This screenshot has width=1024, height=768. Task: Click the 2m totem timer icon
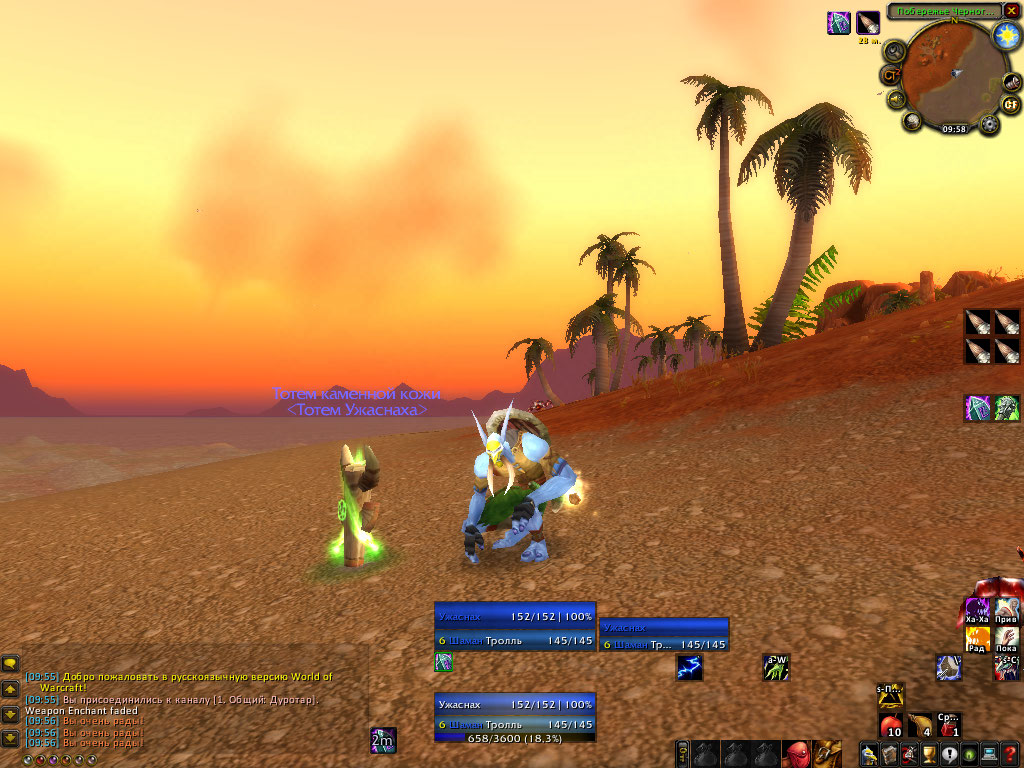pos(383,740)
